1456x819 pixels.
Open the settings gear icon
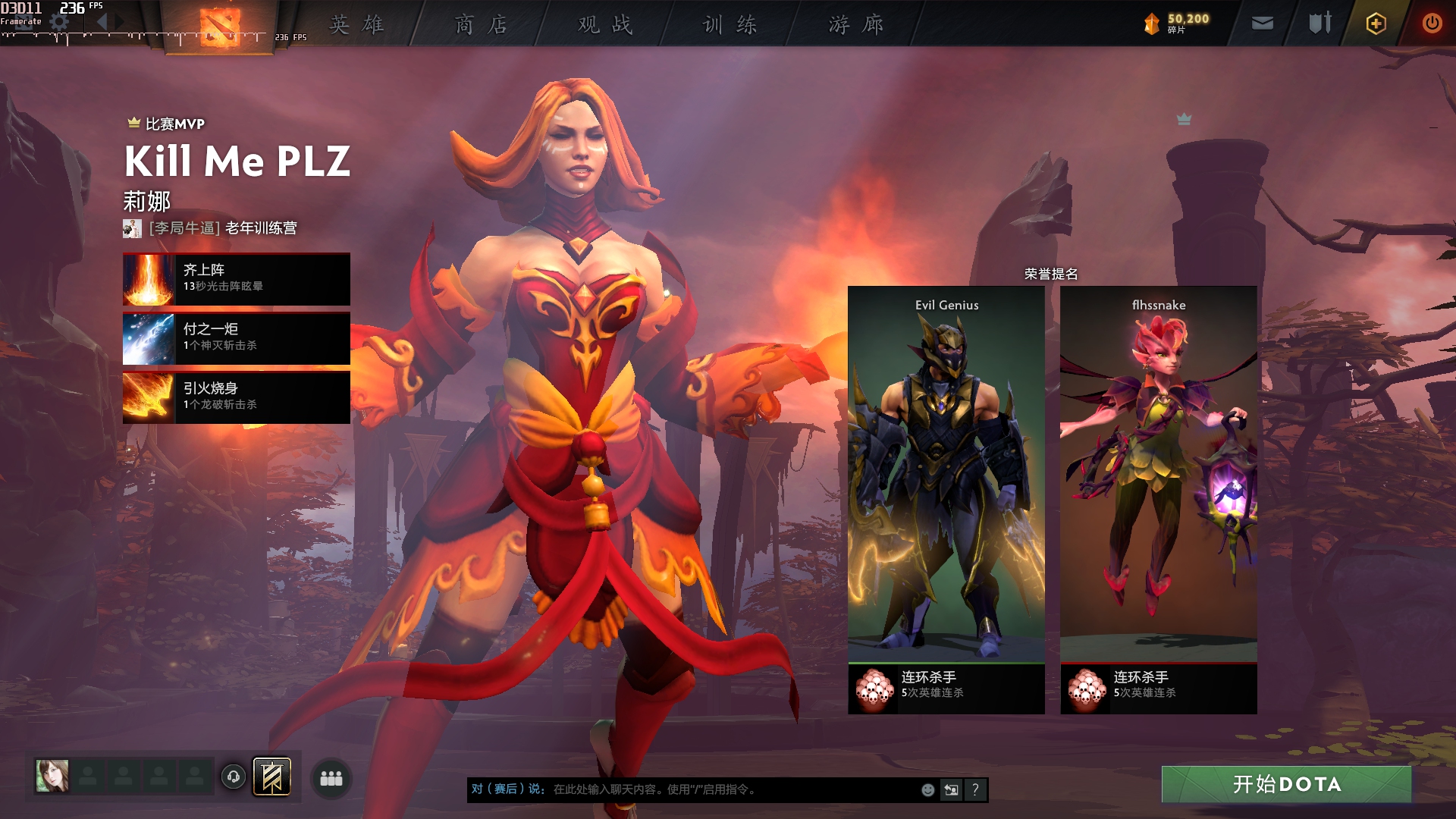point(59,23)
